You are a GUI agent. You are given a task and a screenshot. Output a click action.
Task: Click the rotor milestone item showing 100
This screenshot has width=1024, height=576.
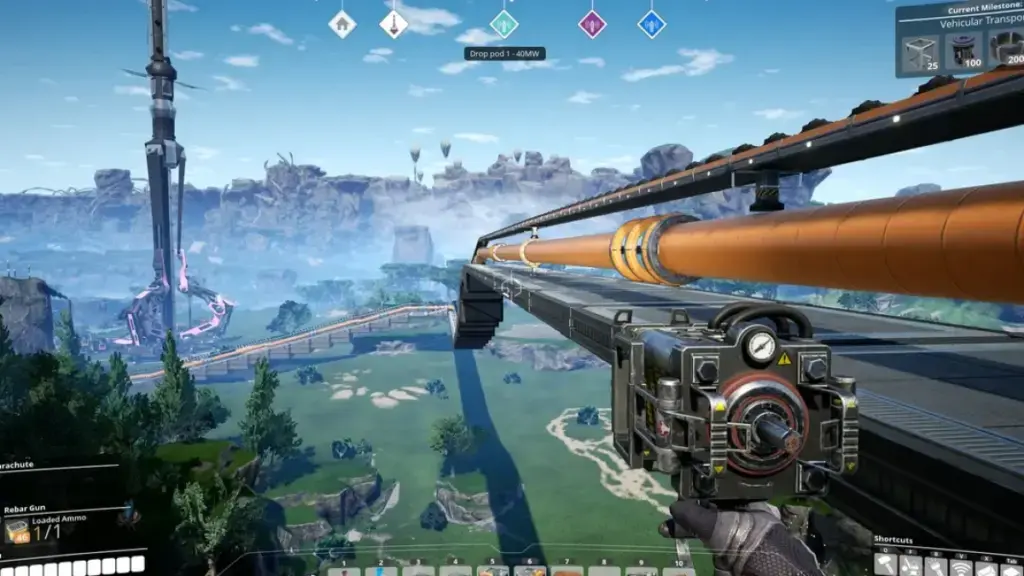[964, 50]
